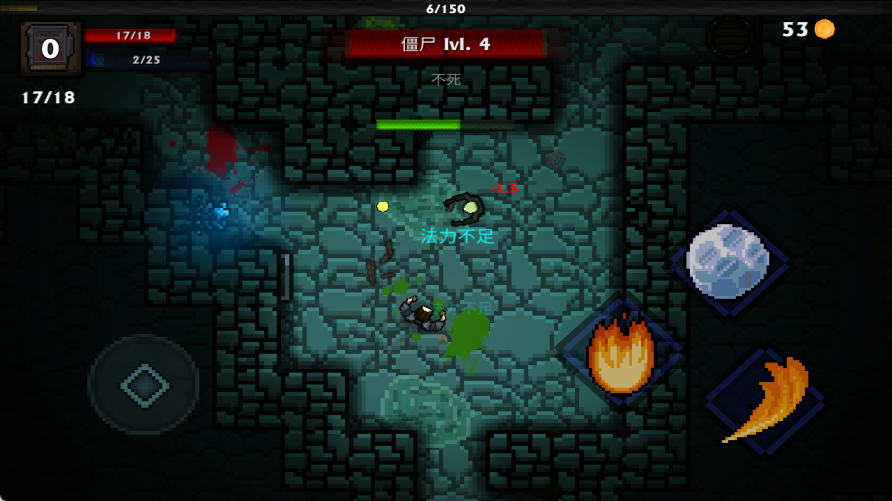This screenshot has width=892, height=501.
Task: Tap the dark round button beside coins
Action: pos(731,37)
